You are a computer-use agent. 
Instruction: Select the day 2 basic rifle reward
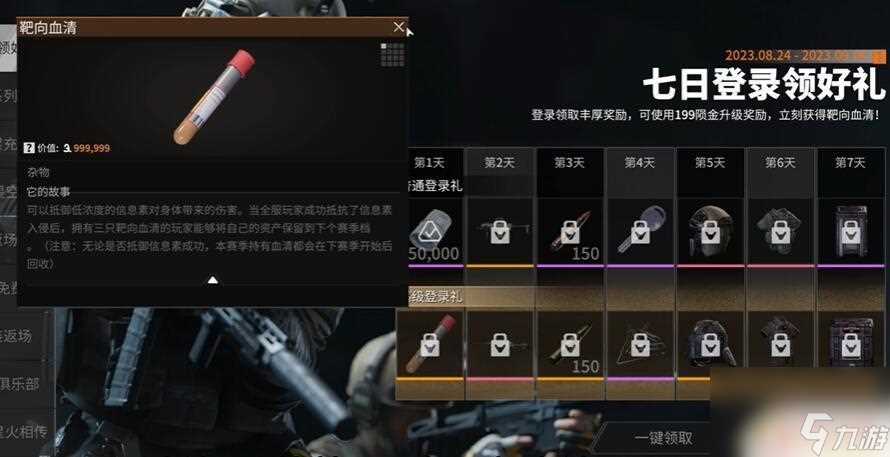click(500, 232)
